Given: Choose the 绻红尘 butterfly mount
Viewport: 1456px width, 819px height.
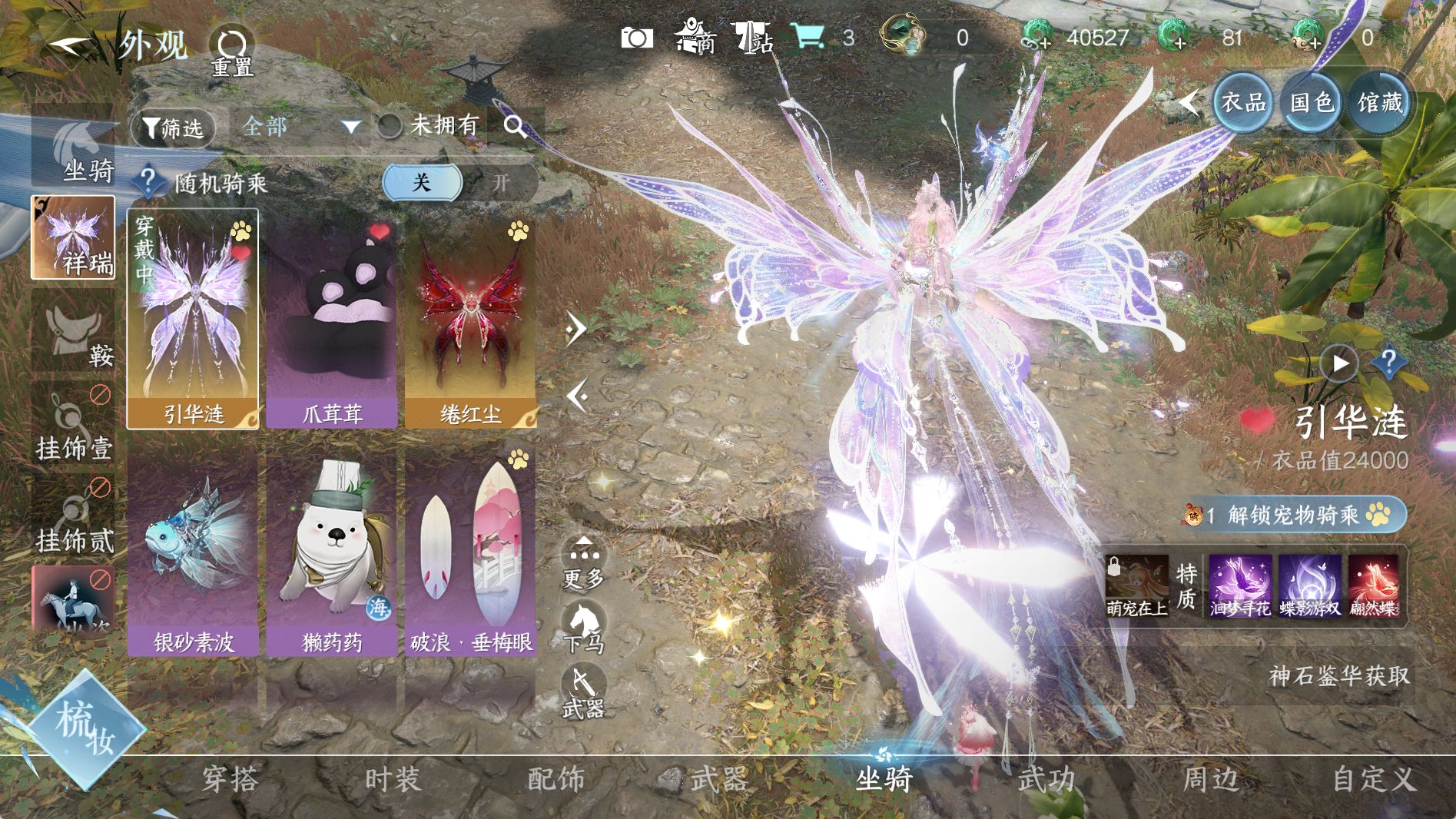Looking at the screenshot, I should pyautogui.click(x=470, y=319).
